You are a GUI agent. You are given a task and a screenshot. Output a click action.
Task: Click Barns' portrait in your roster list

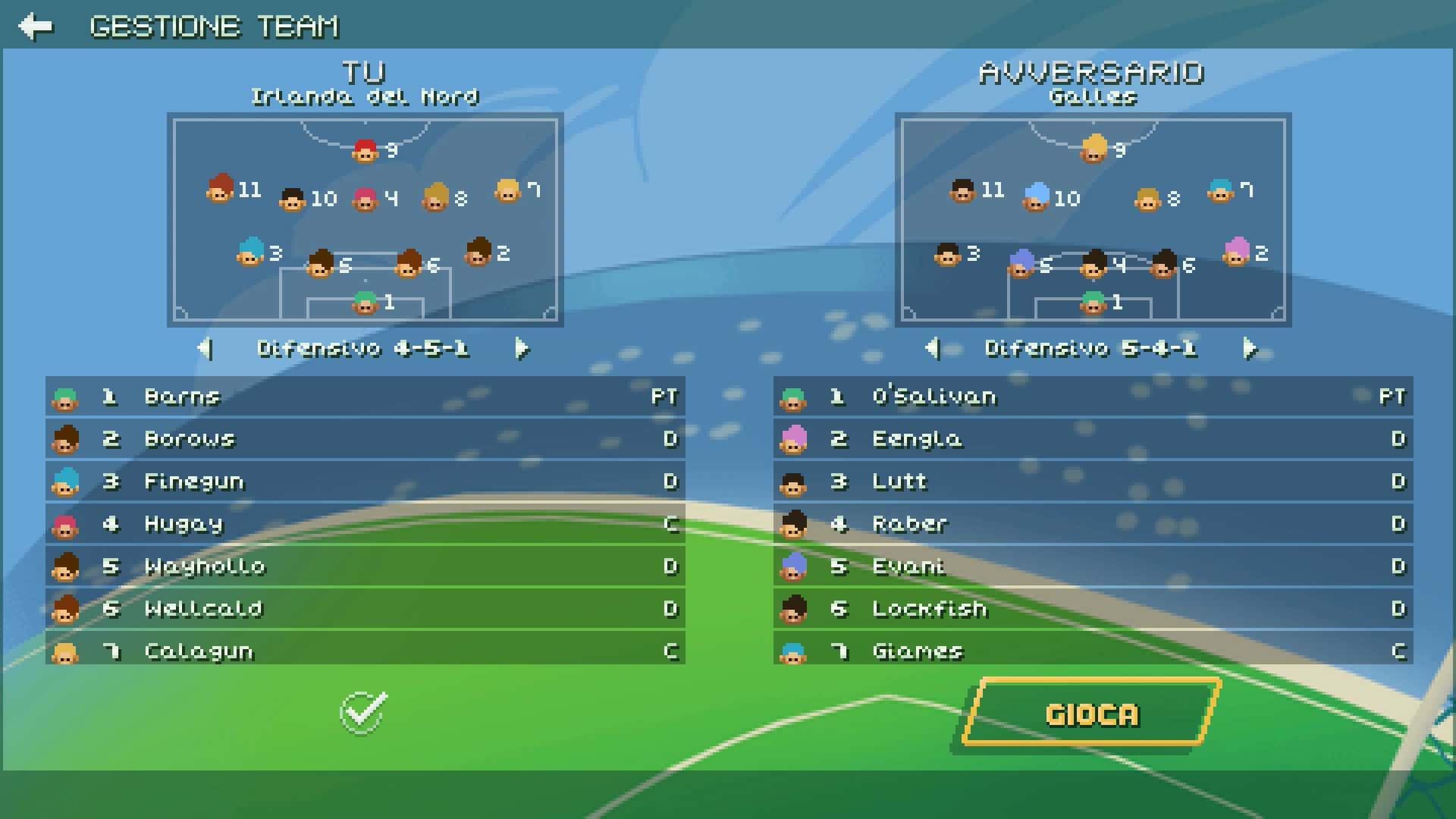(64, 396)
